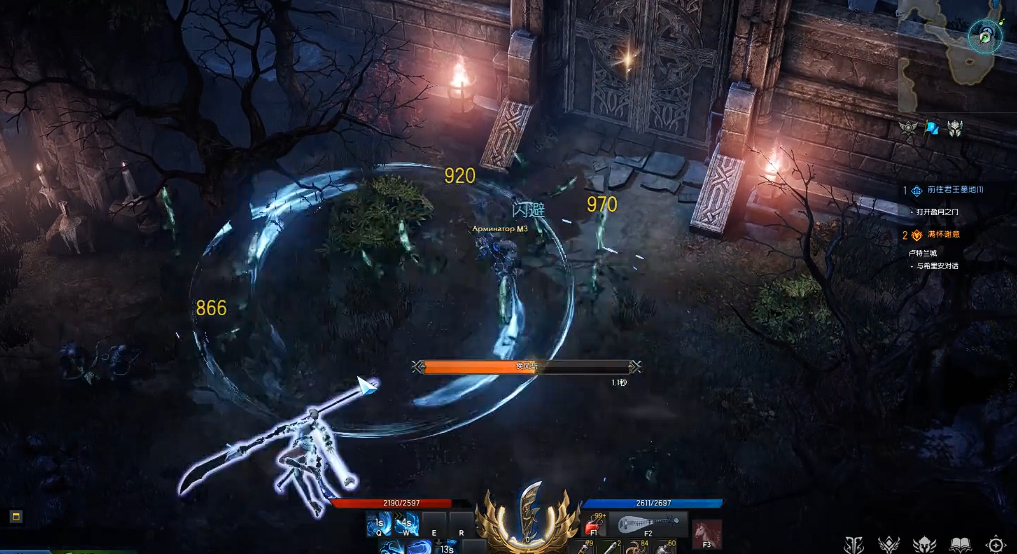1017x554 pixels.
Task: Use the red potion in F1 slot
Action: (x=593, y=524)
